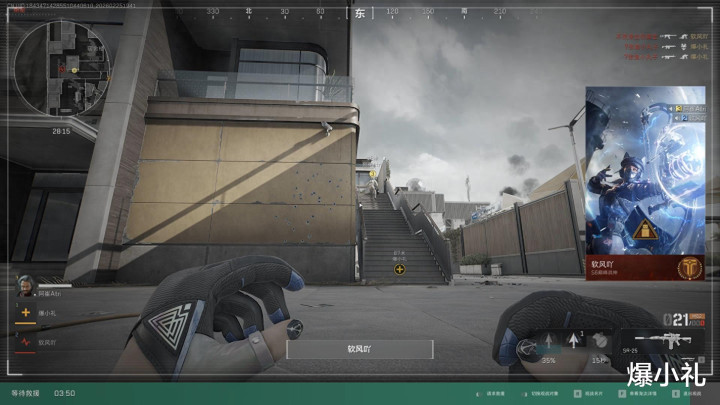
Task: Open the circular minimap
Action: coord(62,68)
